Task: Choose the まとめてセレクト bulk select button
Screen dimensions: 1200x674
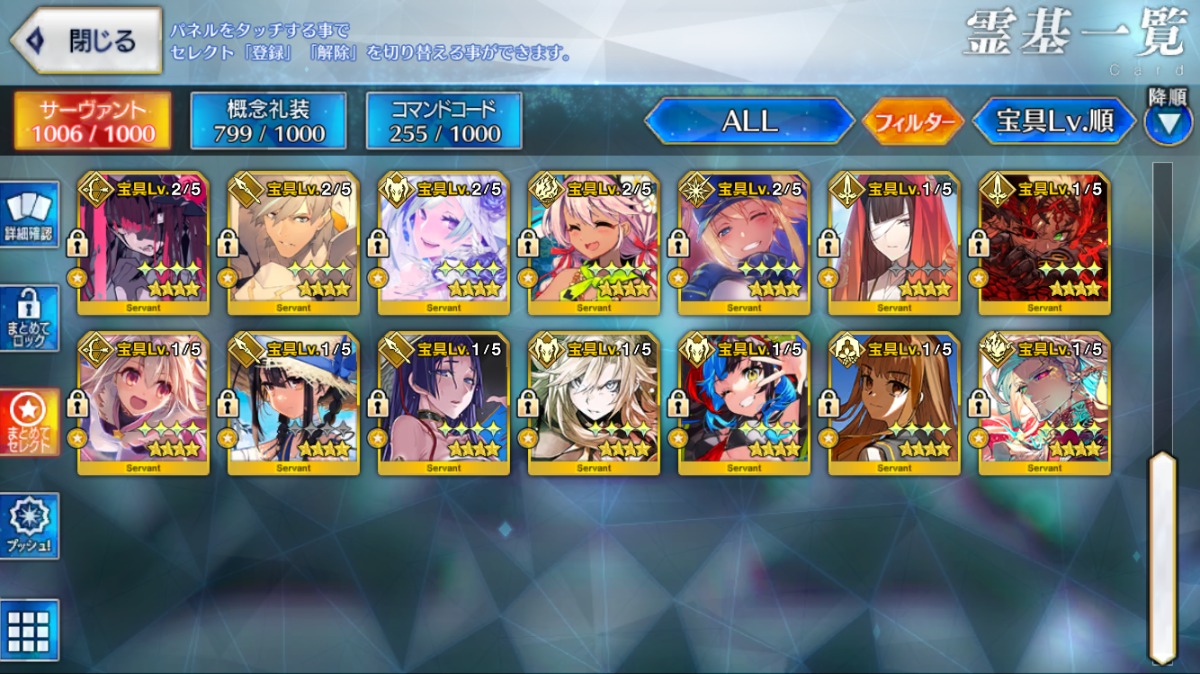Action: point(29,422)
